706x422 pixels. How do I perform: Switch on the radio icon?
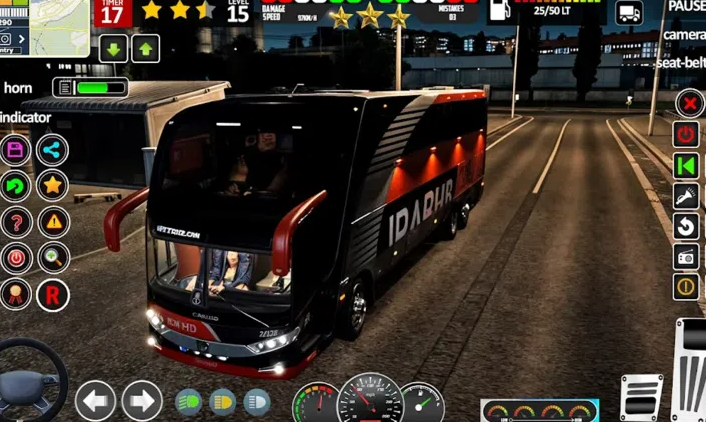coord(686,257)
